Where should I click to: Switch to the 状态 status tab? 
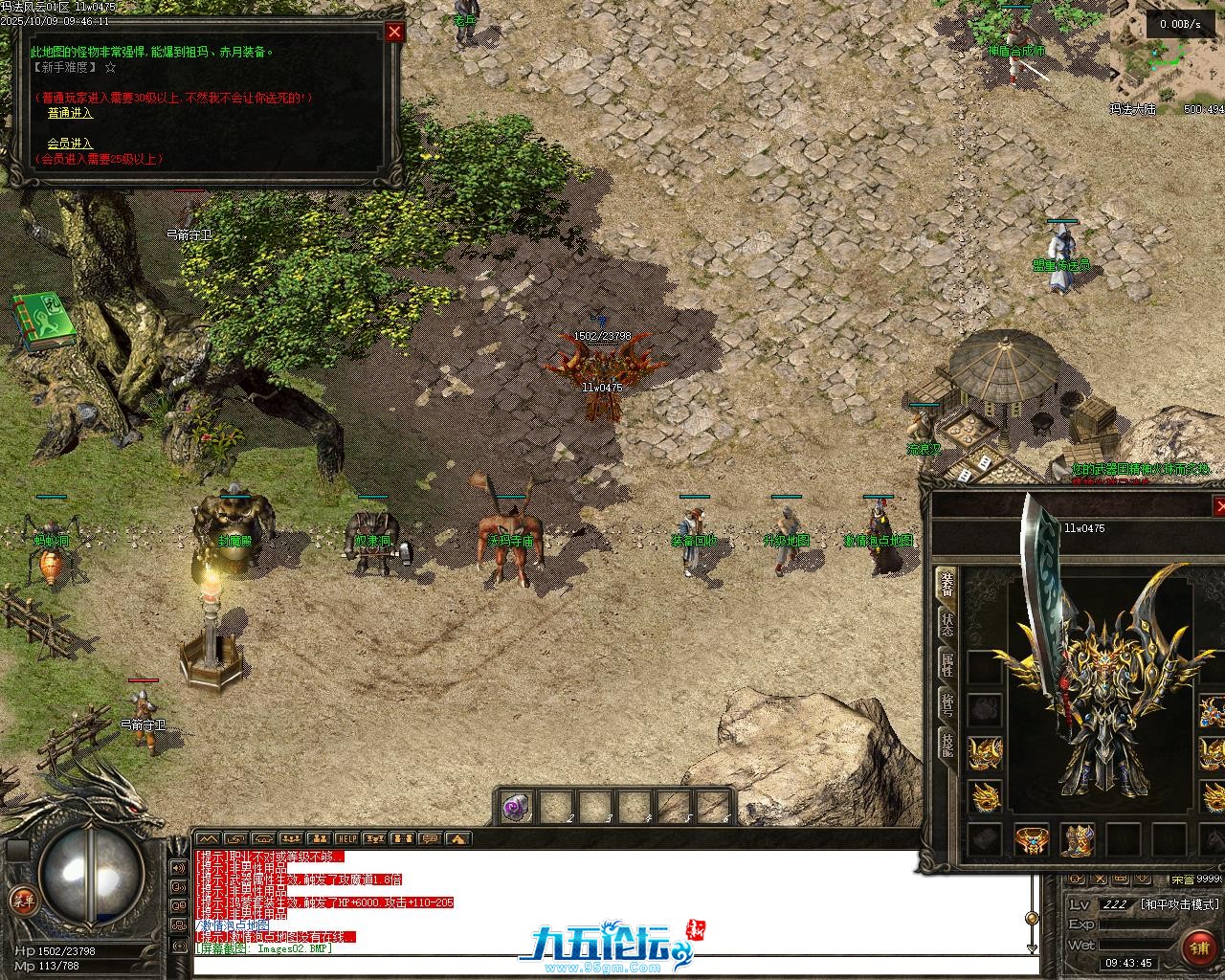point(947,624)
